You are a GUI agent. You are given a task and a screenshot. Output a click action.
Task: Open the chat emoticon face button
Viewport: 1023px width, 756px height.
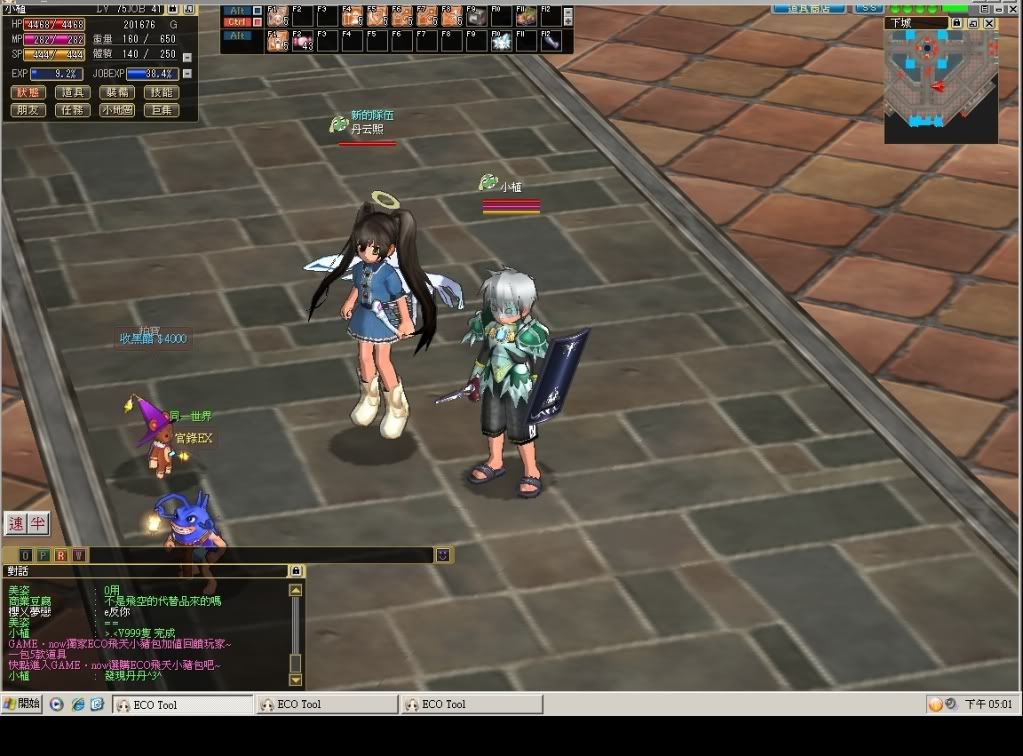click(443, 555)
